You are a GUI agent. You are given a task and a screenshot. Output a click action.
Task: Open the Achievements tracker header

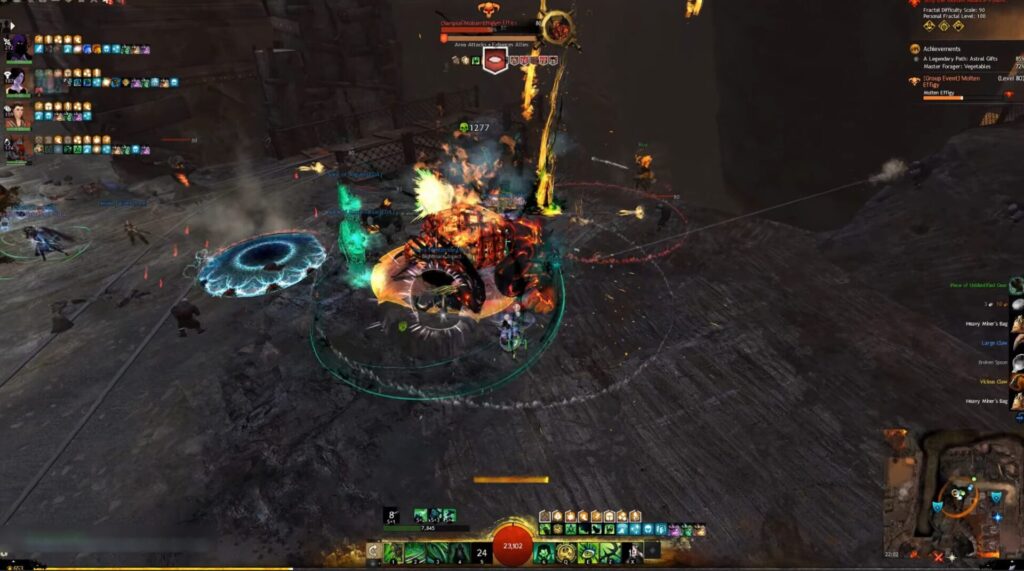tap(941, 47)
